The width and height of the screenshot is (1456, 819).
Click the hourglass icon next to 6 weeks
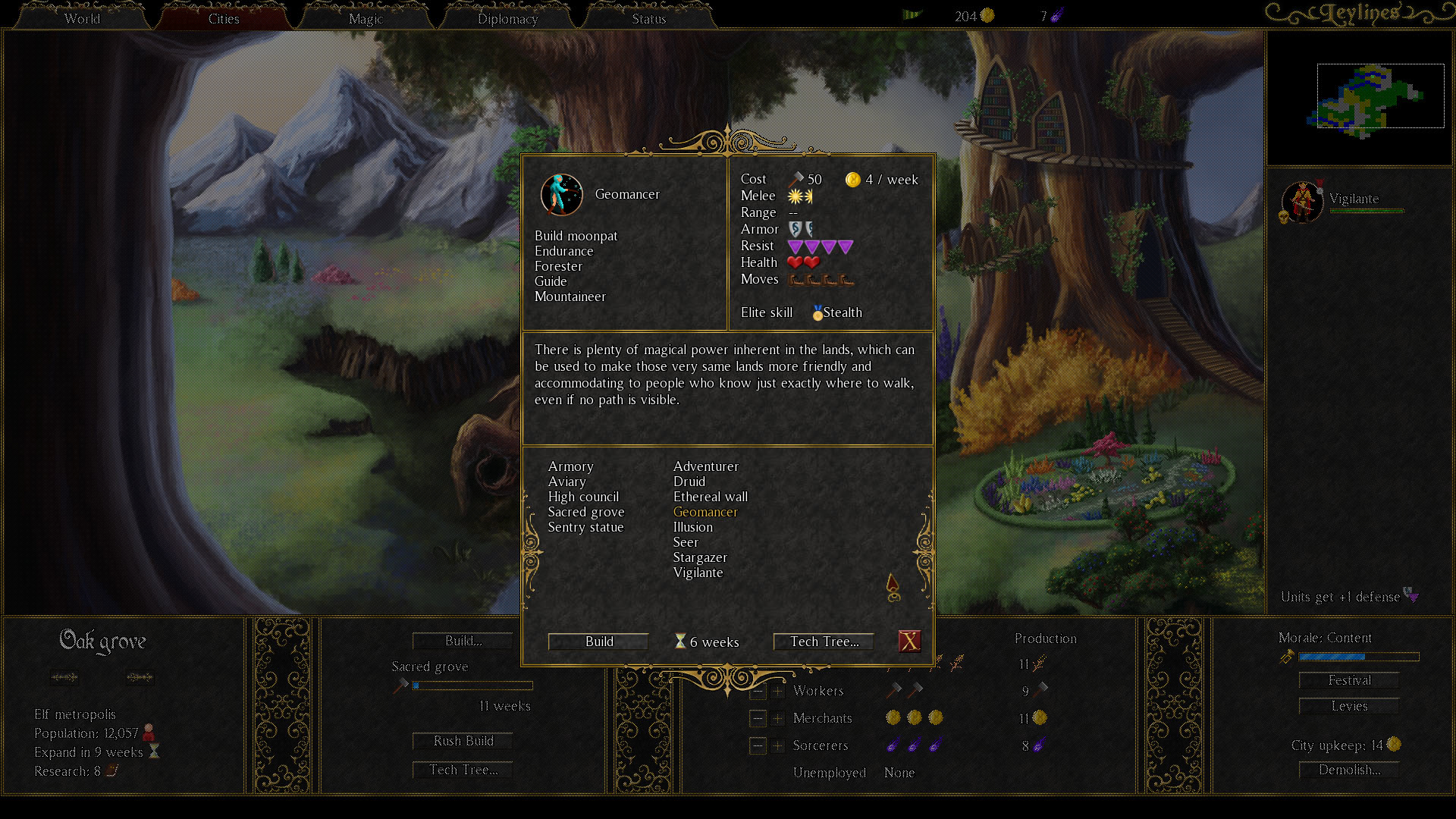click(x=679, y=642)
